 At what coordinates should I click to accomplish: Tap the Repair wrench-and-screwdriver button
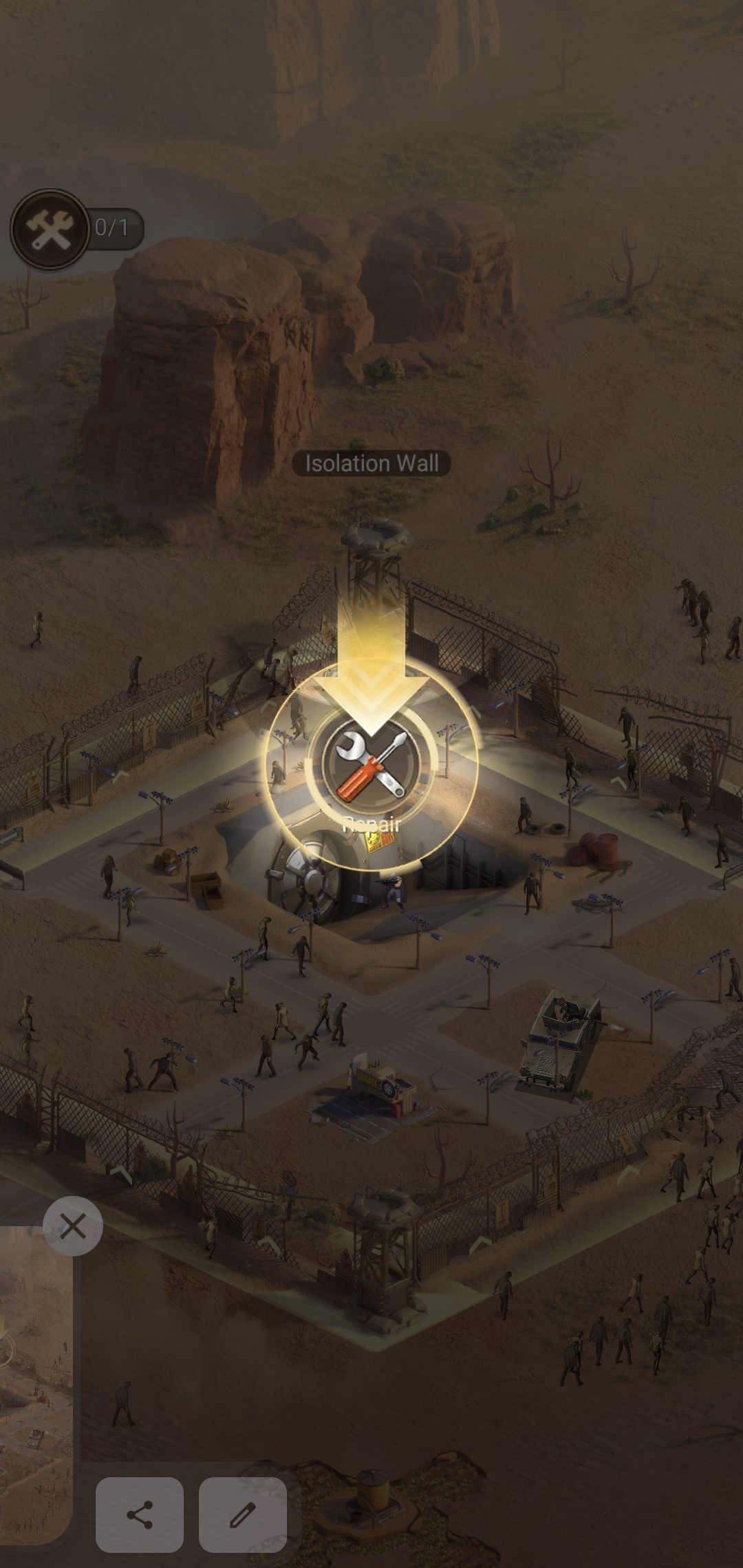pos(372,765)
